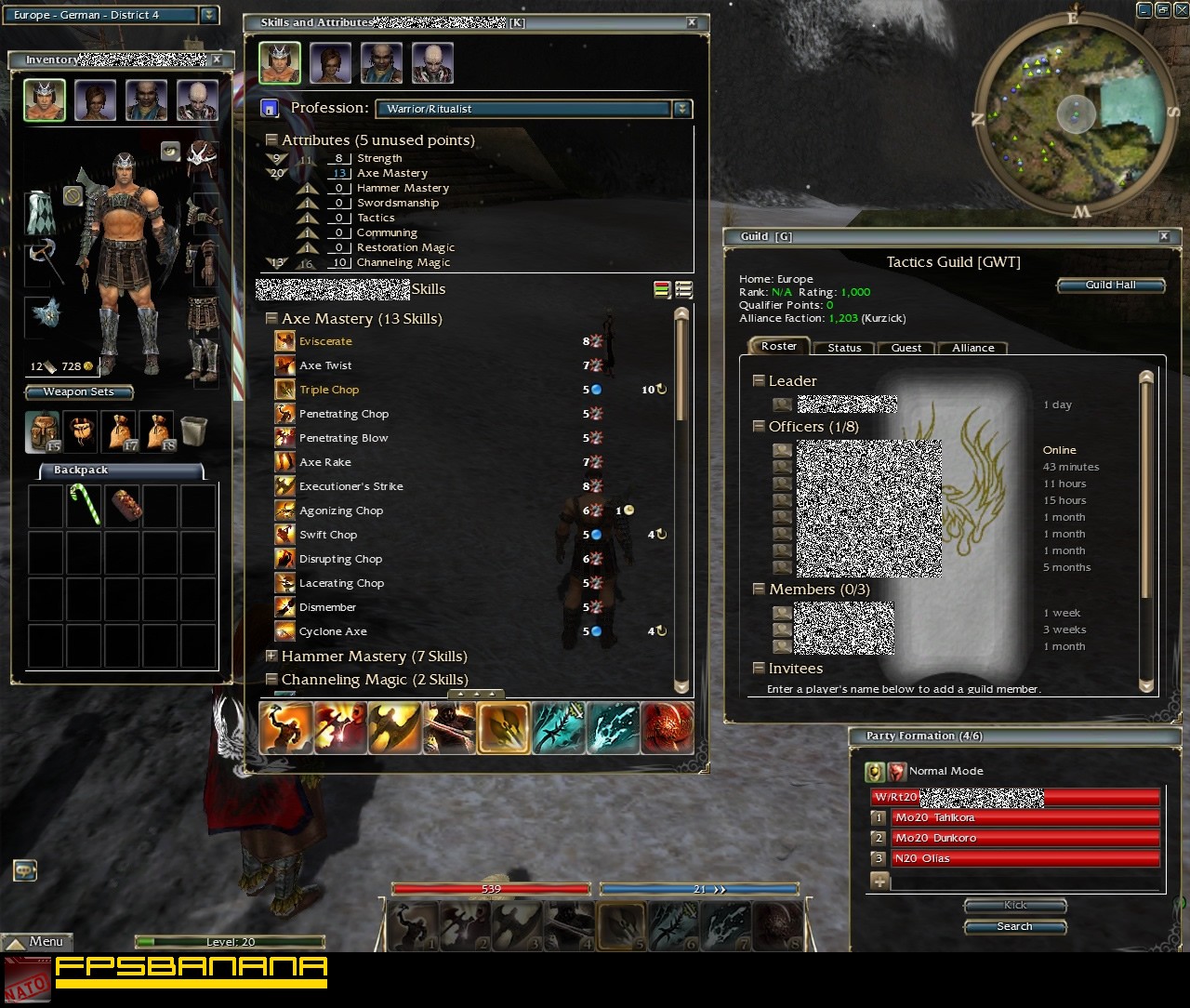Select the Executioner's Strike skill icon
The height and width of the screenshot is (1008, 1190).
(x=284, y=486)
